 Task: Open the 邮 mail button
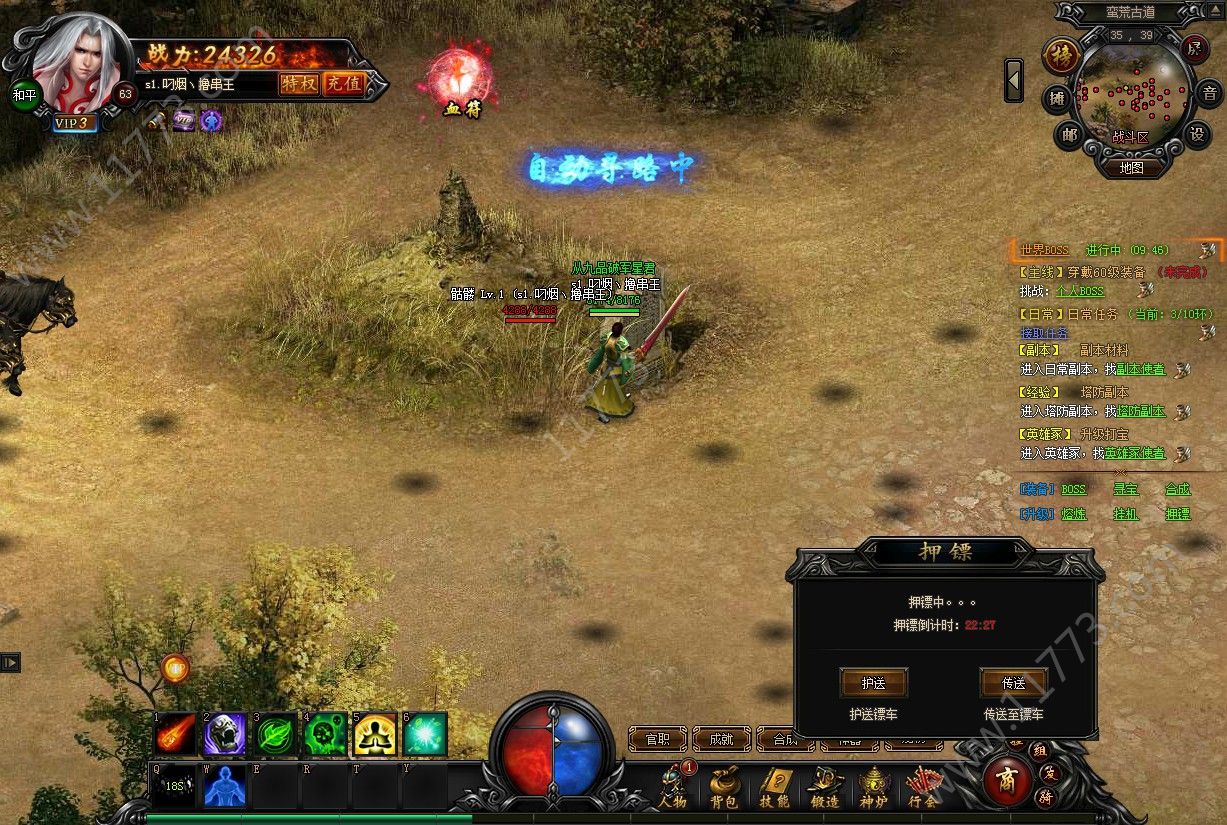pos(1068,134)
